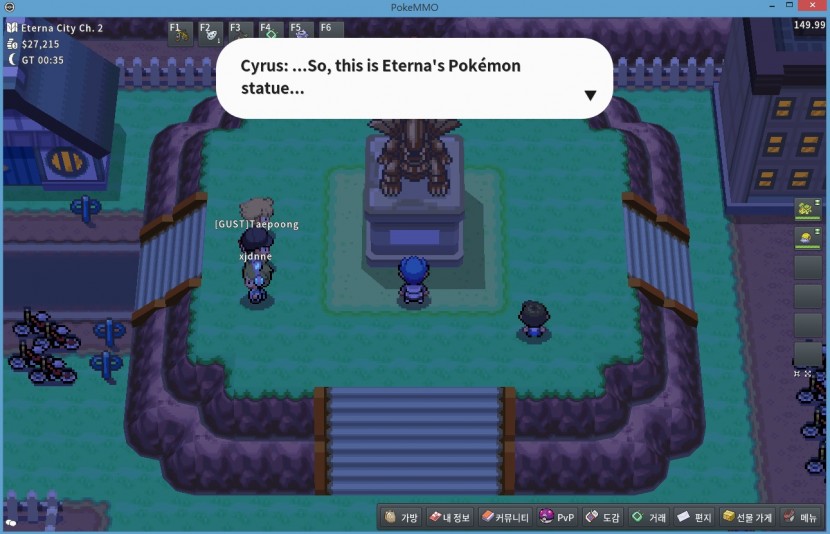Screen dimensions: 830x534
Task: Select the second Pokémon in the party sidebar
Action: [x=807, y=238]
